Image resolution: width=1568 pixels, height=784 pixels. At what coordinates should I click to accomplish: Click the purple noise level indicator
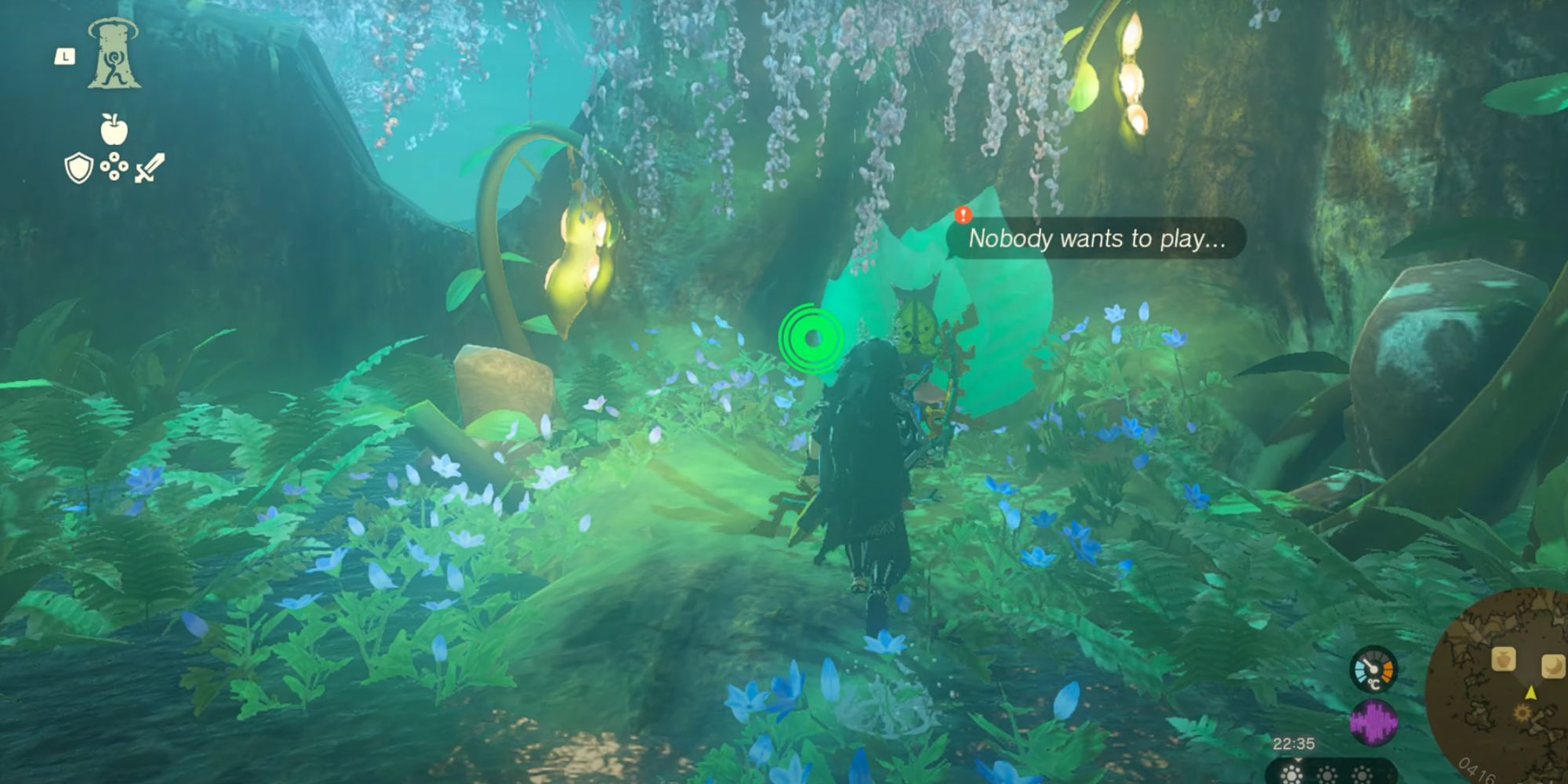[x=1372, y=722]
